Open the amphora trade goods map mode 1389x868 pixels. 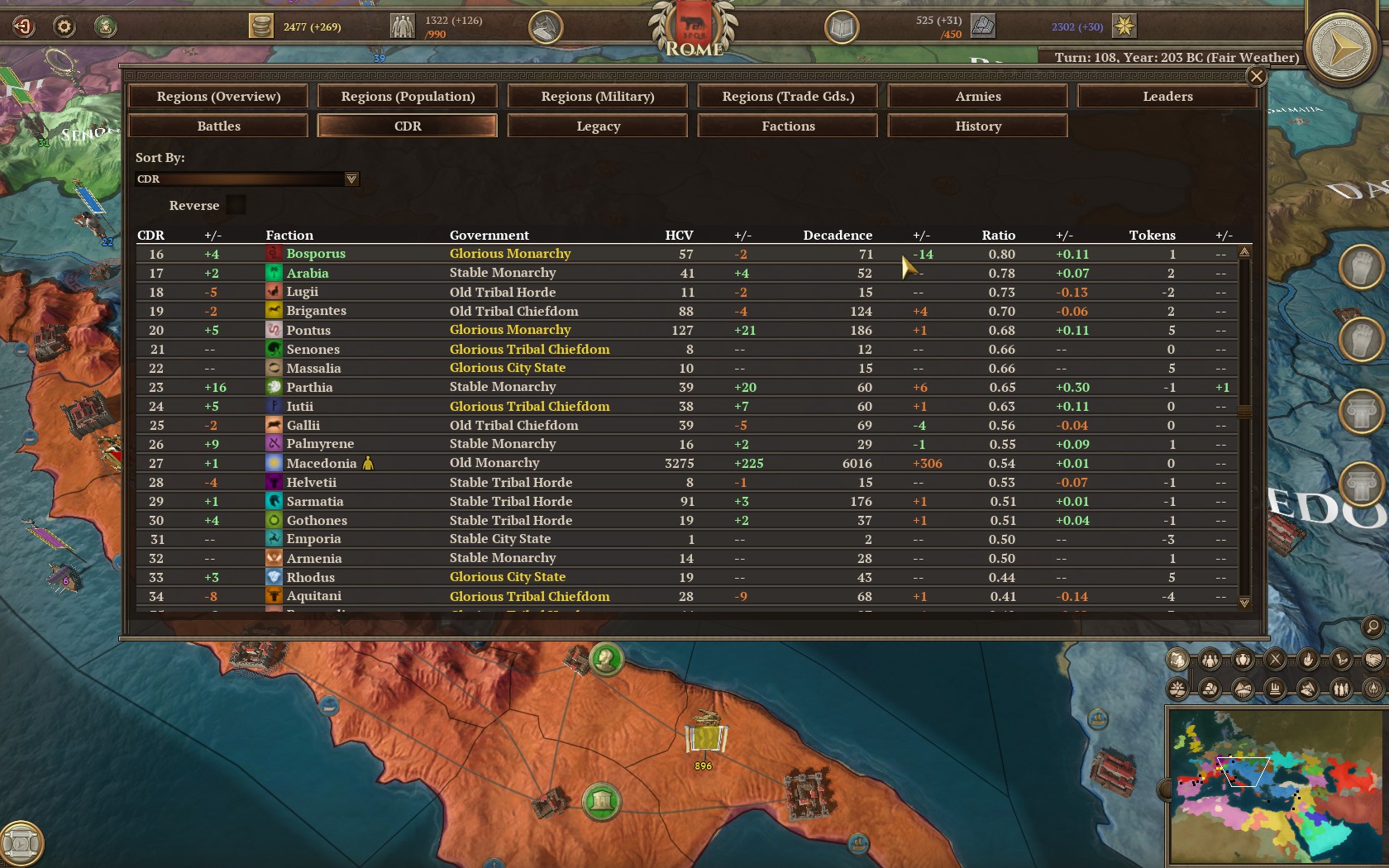(x=1243, y=660)
